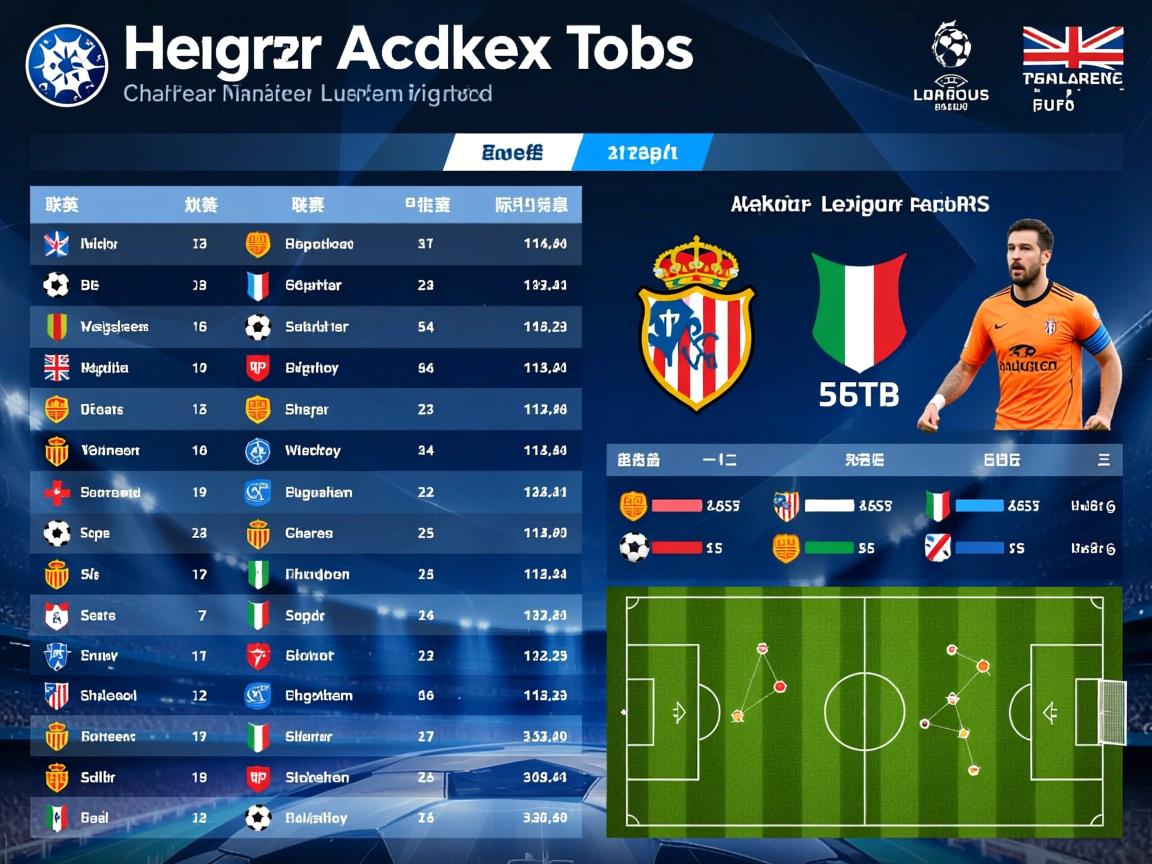1152x864 pixels.
Task: Open the tactical pitch formation panel
Action: [864, 711]
